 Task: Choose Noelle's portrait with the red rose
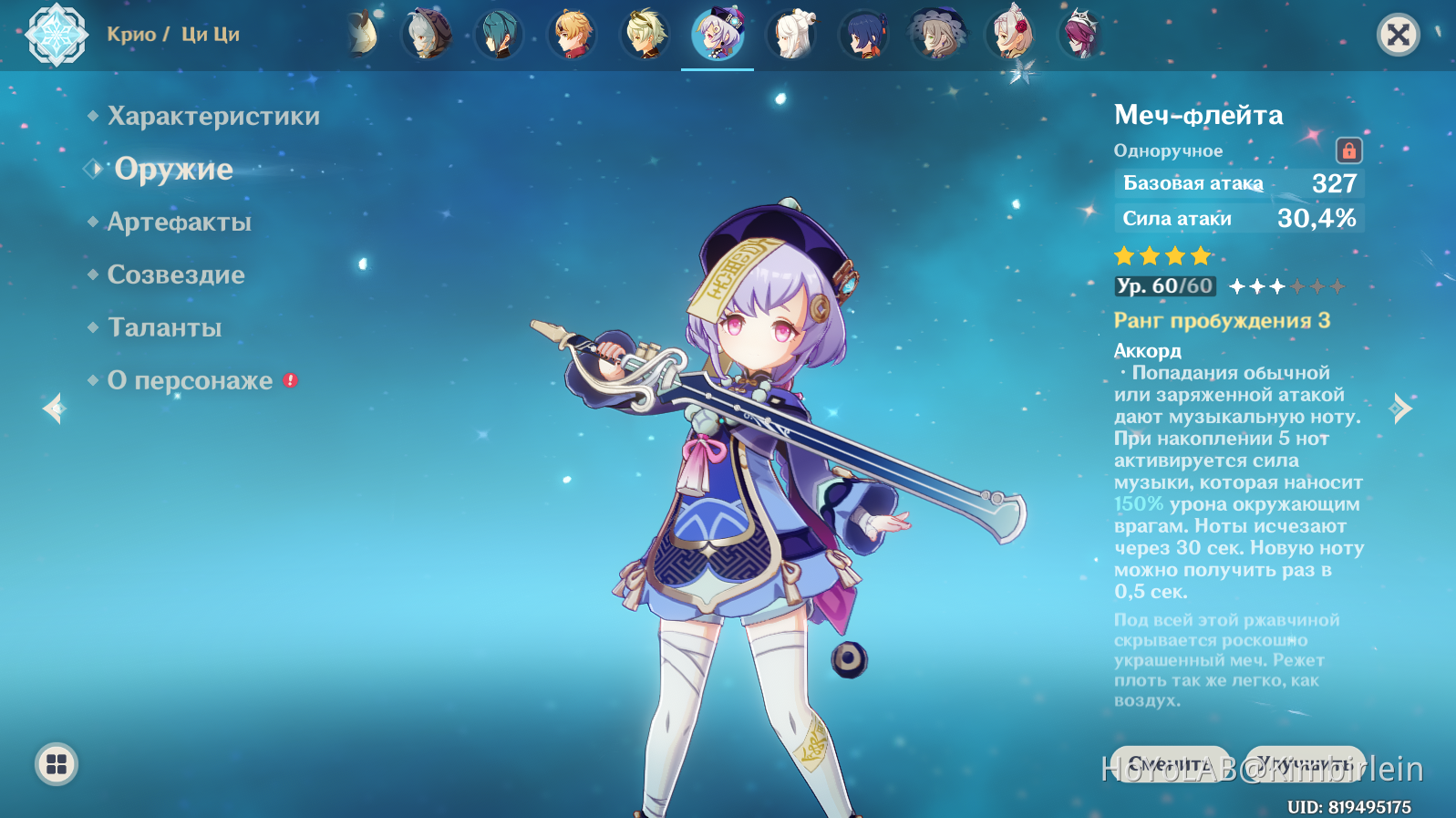click(1010, 35)
